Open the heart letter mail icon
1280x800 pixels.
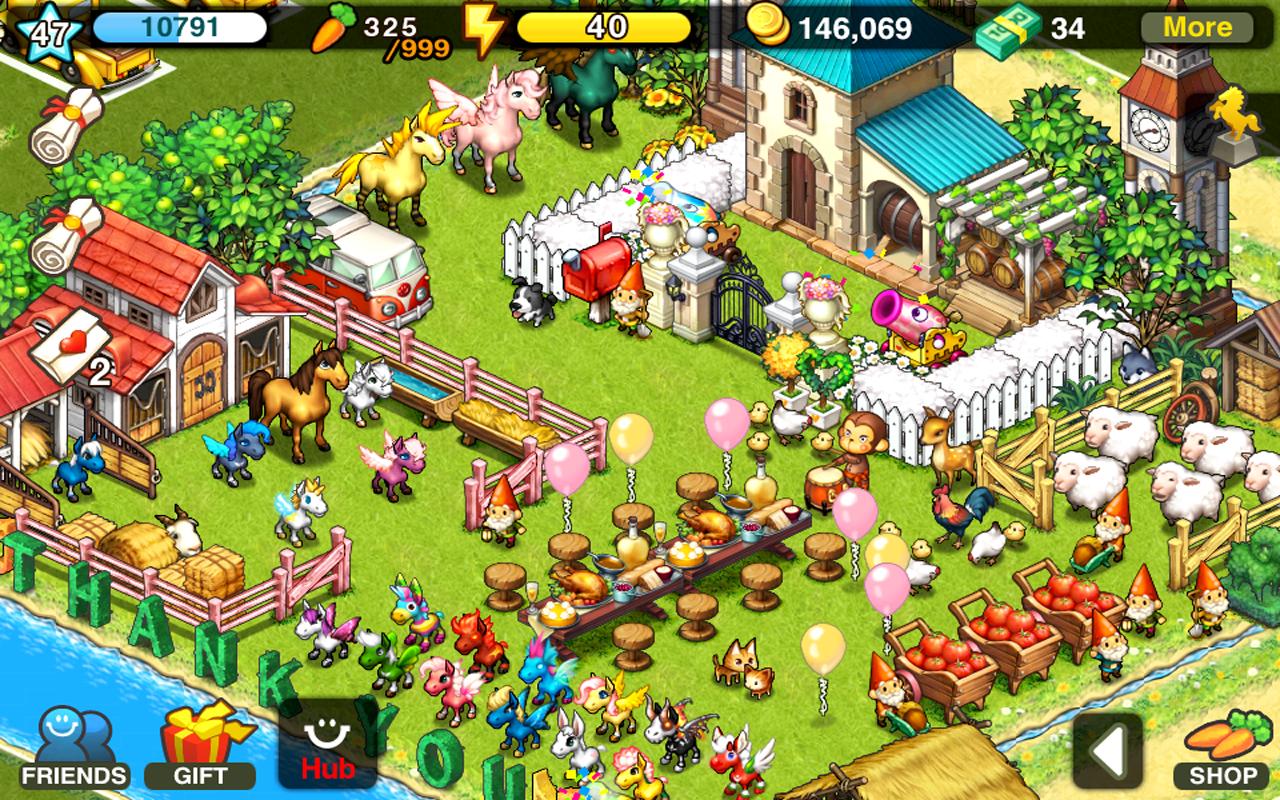[x=69, y=345]
